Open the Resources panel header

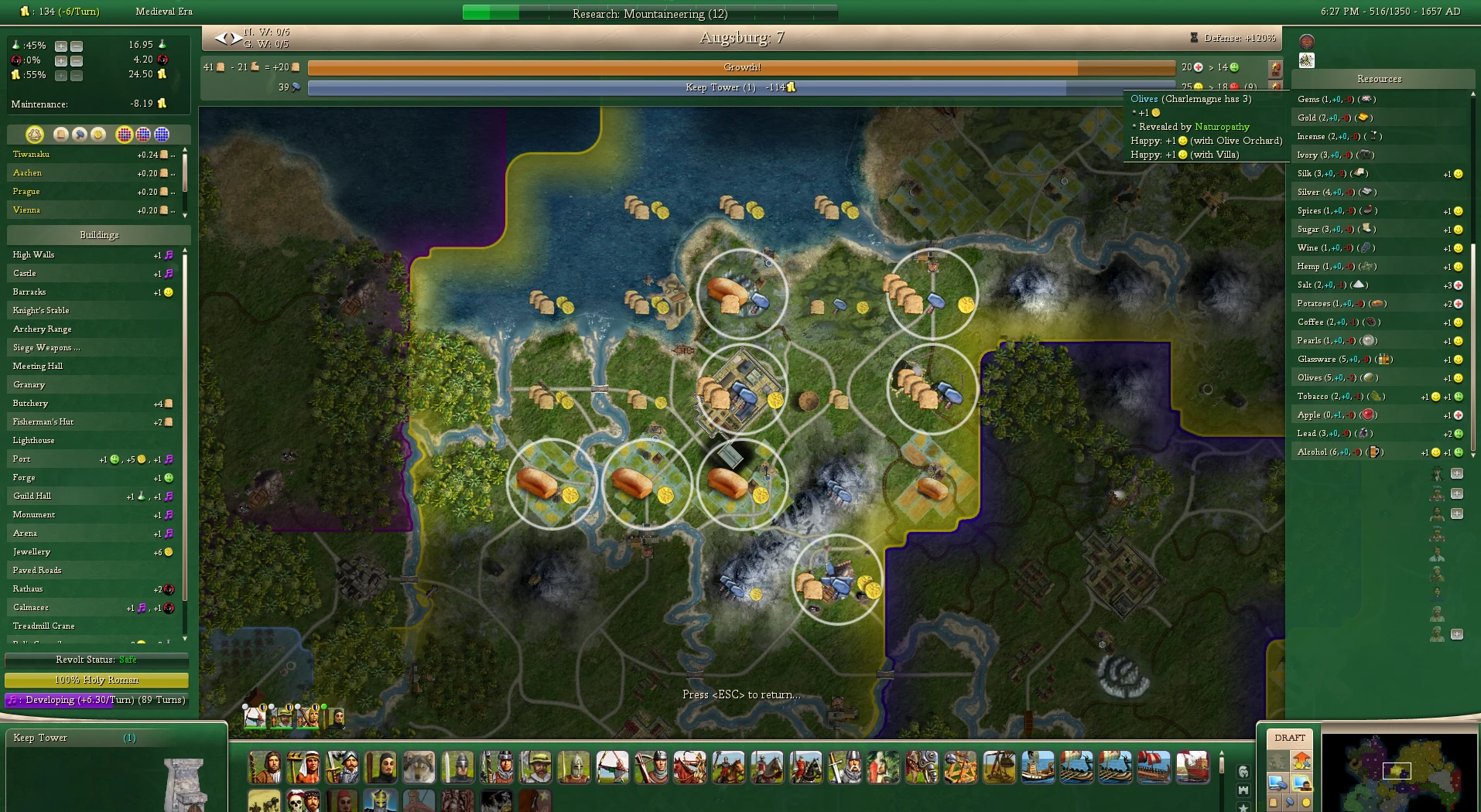tap(1380, 79)
